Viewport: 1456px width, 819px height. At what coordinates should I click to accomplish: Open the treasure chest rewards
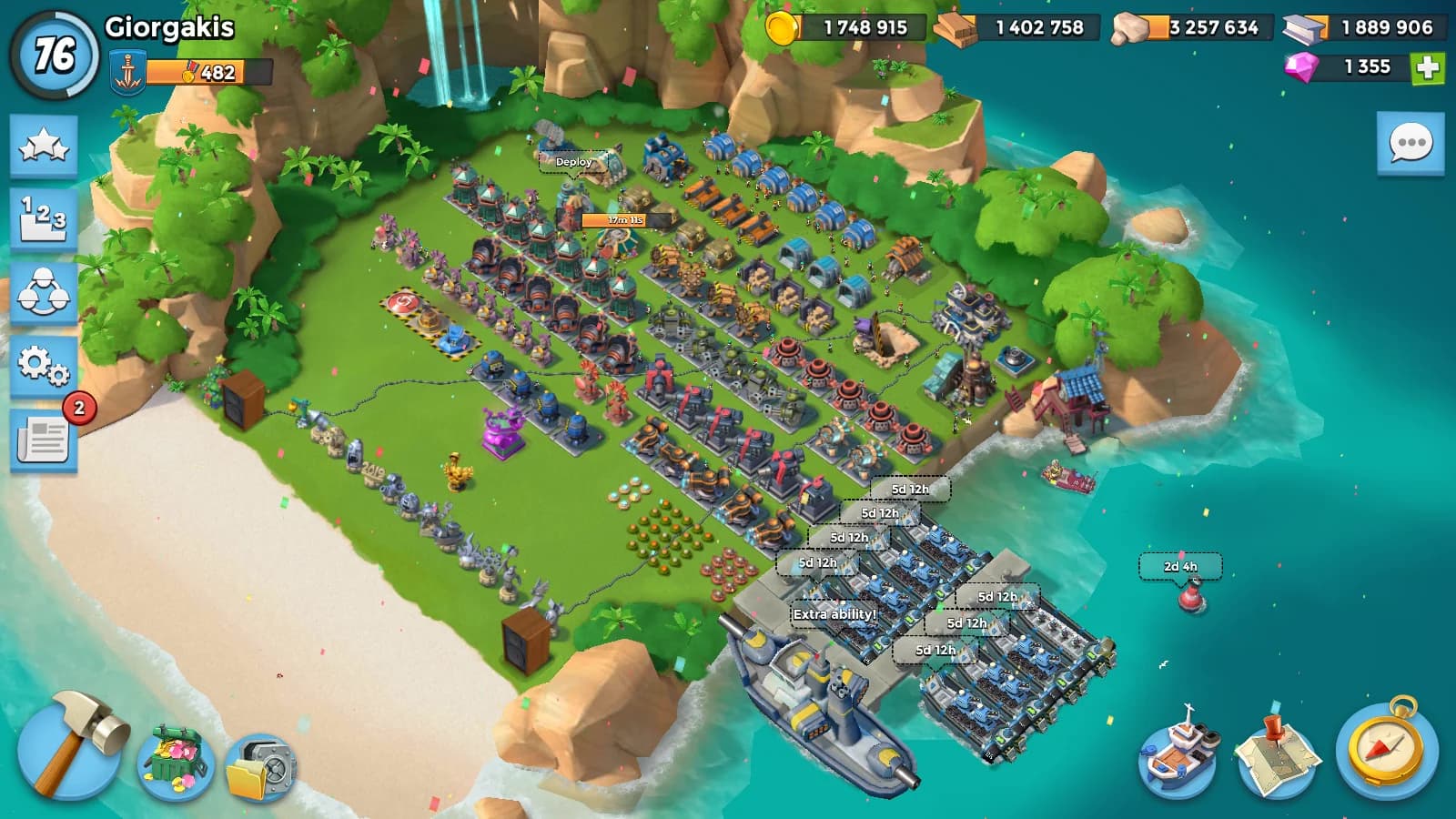click(x=176, y=763)
